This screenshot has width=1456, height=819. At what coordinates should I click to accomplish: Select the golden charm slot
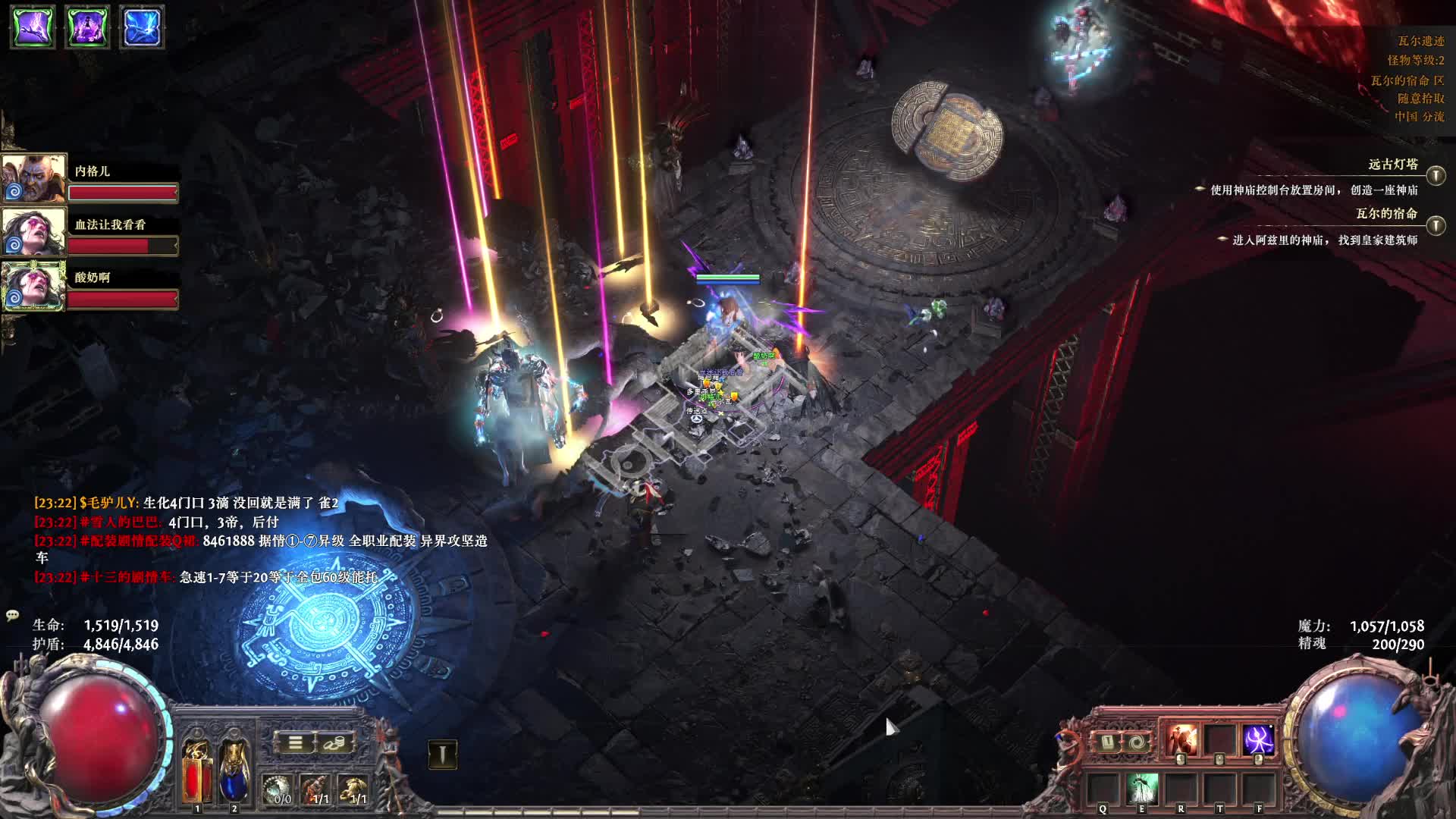[x=354, y=789]
